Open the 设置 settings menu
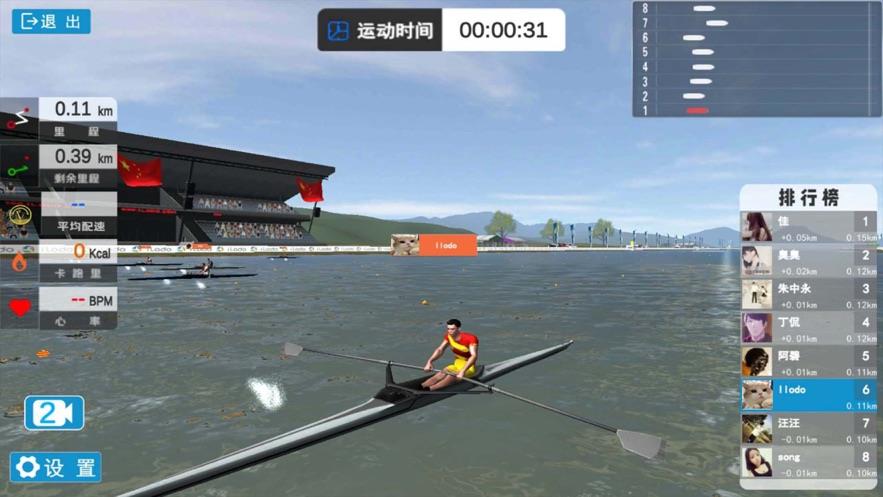The image size is (883, 497). click(56, 467)
